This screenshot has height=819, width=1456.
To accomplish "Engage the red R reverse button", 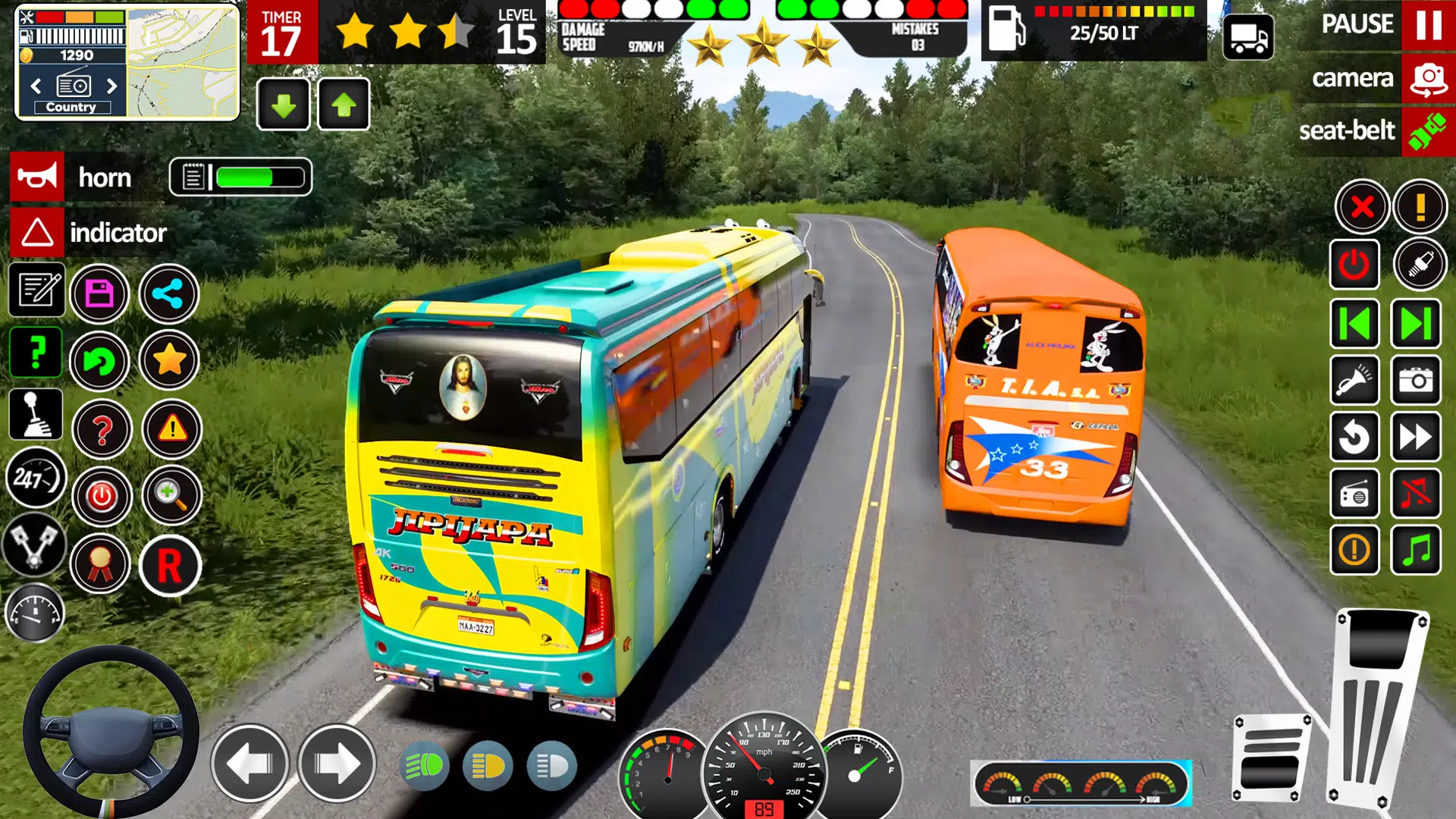I will click(x=170, y=566).
